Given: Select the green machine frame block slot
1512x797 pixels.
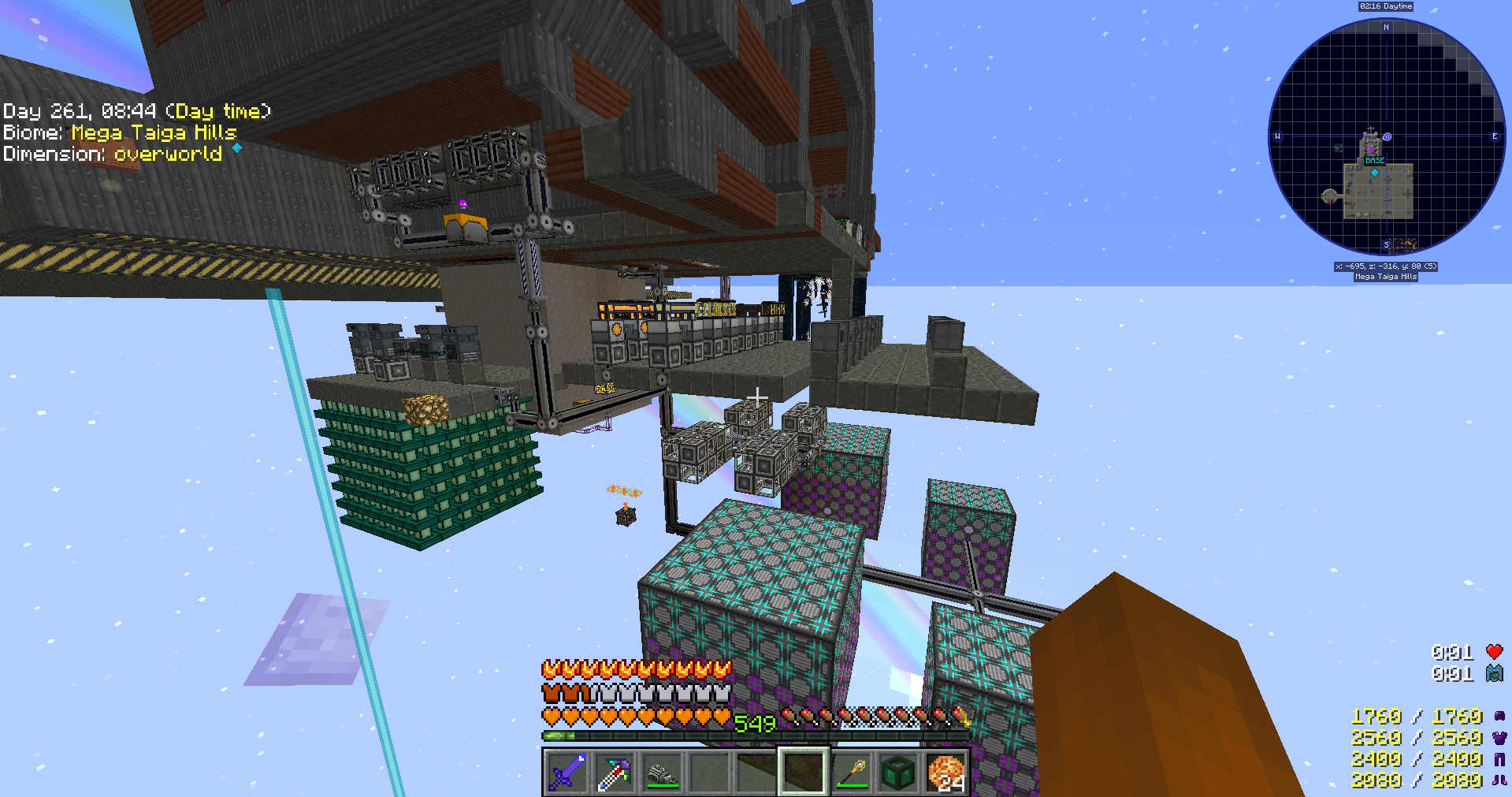Looking at the screenshot, I should [x=898, y=772].
